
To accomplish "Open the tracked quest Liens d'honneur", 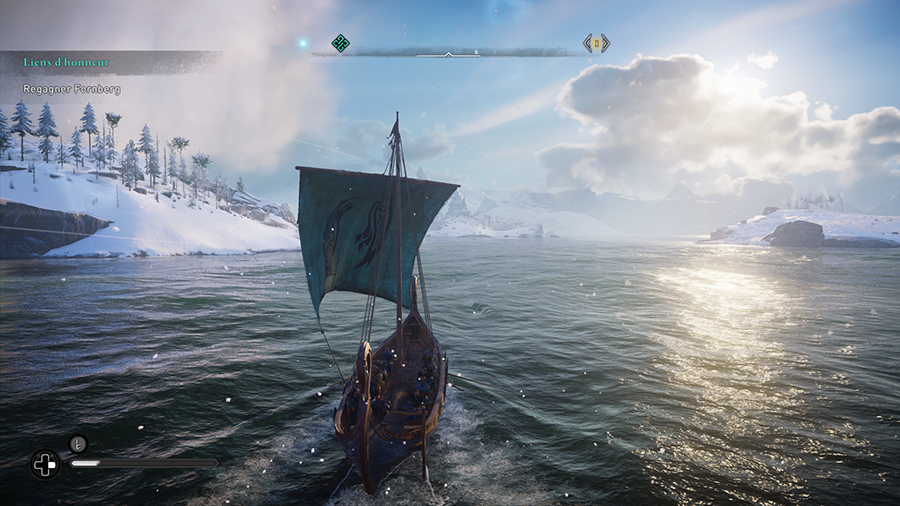I will coord(67,63).
